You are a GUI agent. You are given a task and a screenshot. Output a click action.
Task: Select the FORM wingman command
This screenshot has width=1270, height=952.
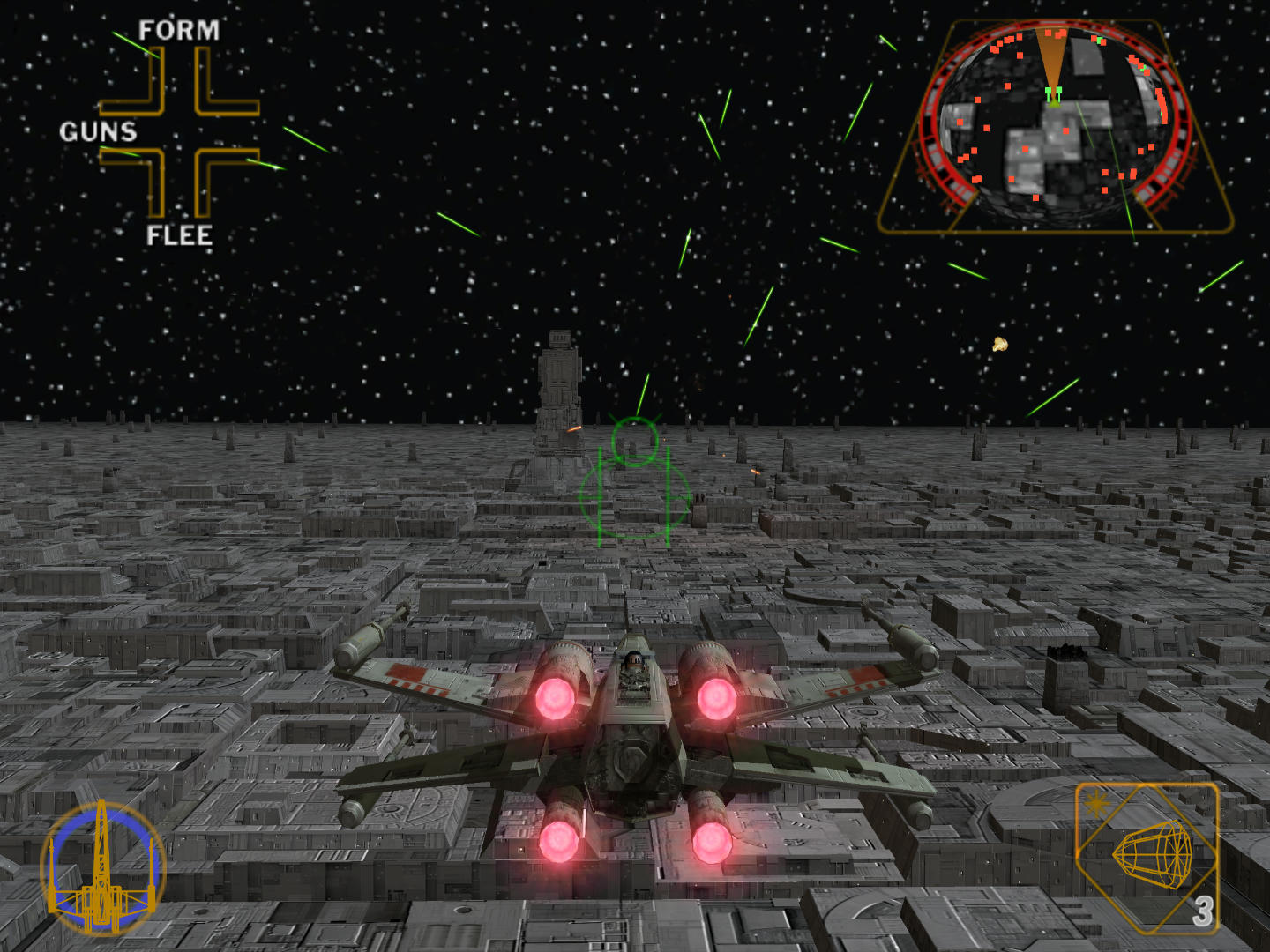[x=179, y=31]
